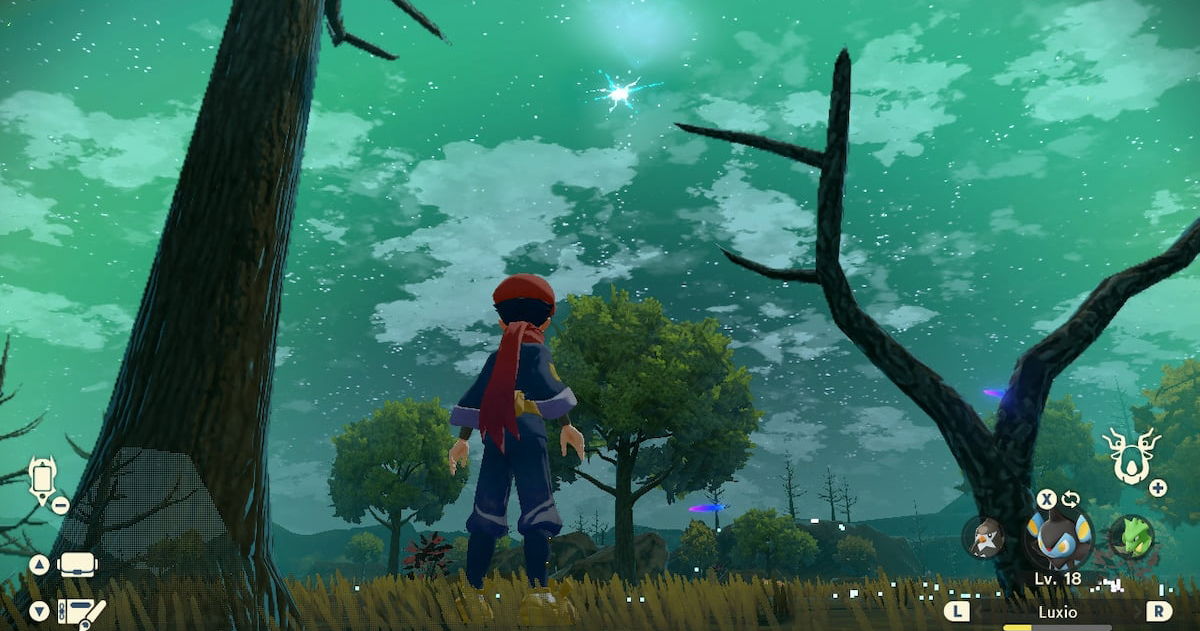
Task: Open the satchel bag icon
Action: pos(77,564)
